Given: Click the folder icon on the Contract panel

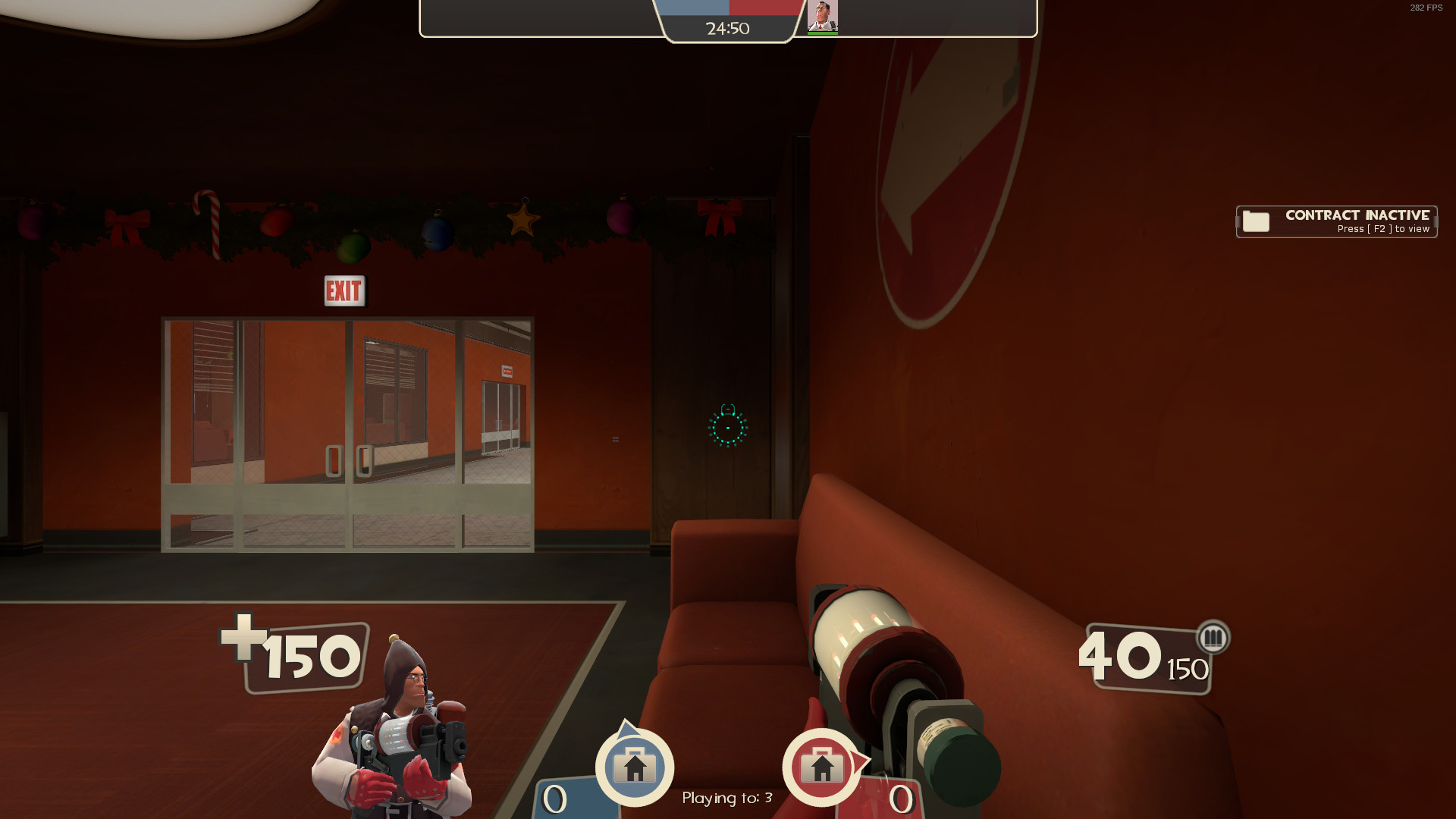Looking at the screenshot, I should 1255,221.
